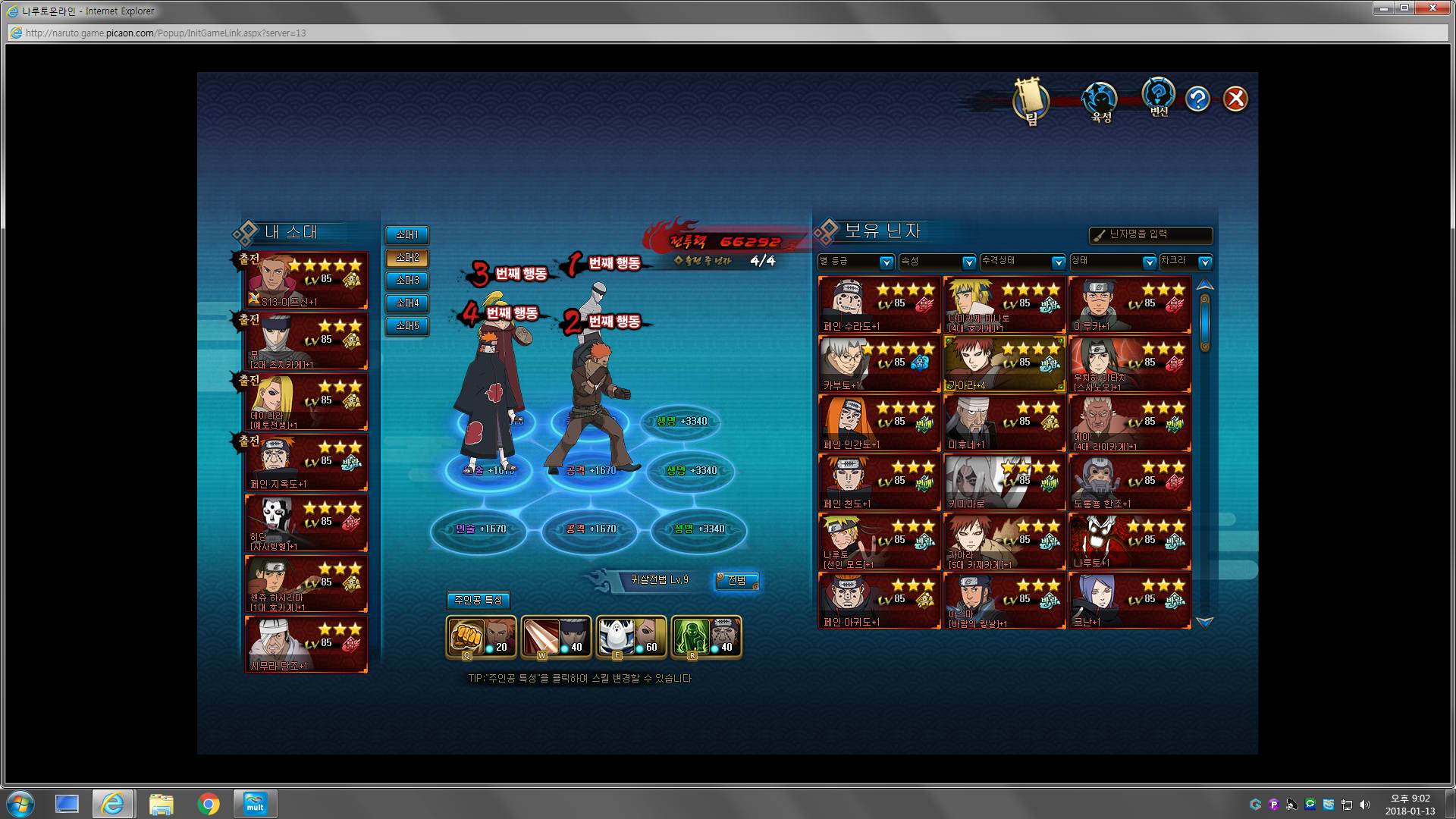Open the 주인공 특성 skill settings
The image size is (1456, 819).
click(x=478, y=601)
